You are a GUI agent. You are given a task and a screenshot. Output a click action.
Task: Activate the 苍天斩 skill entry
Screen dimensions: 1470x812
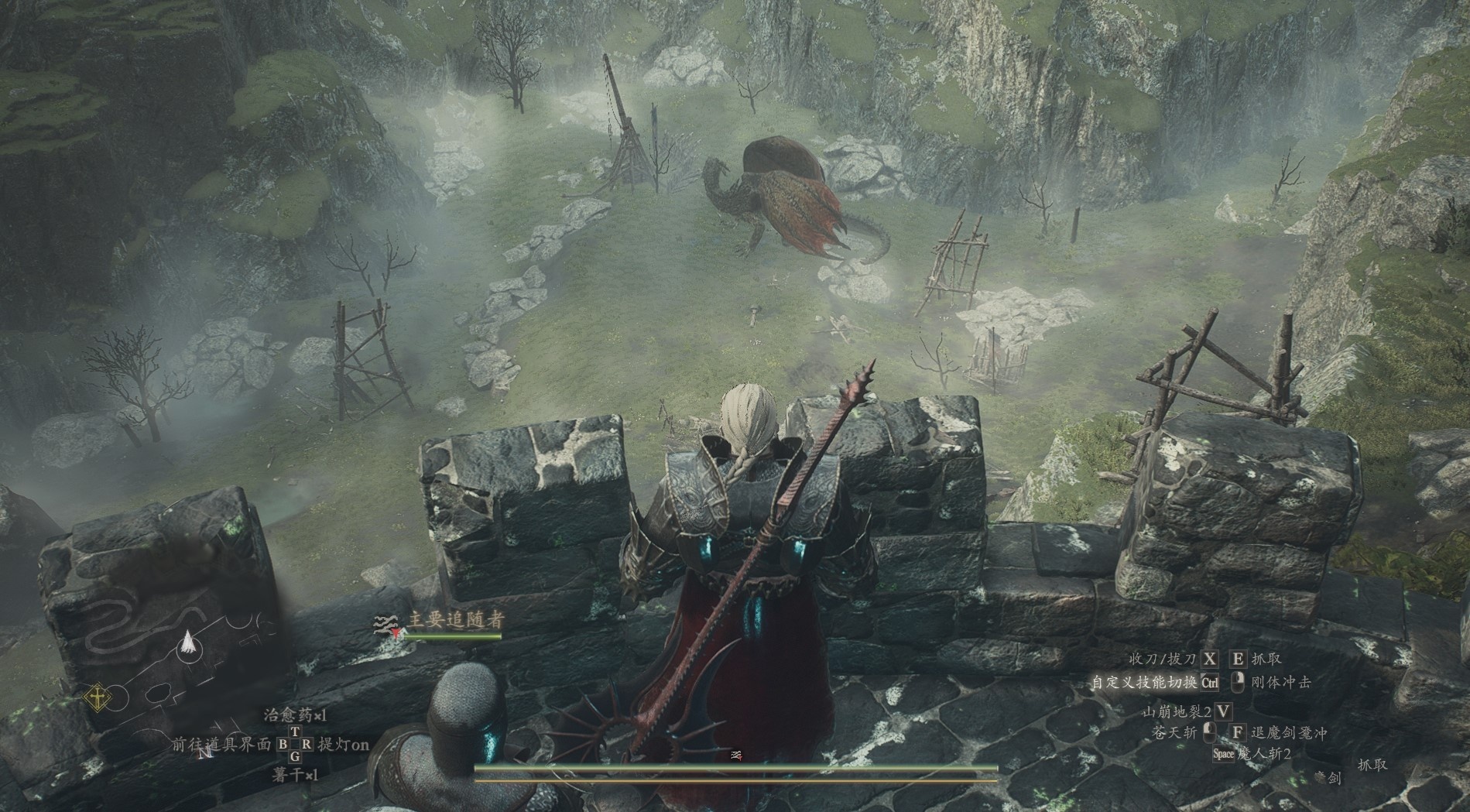[1174, 732]
